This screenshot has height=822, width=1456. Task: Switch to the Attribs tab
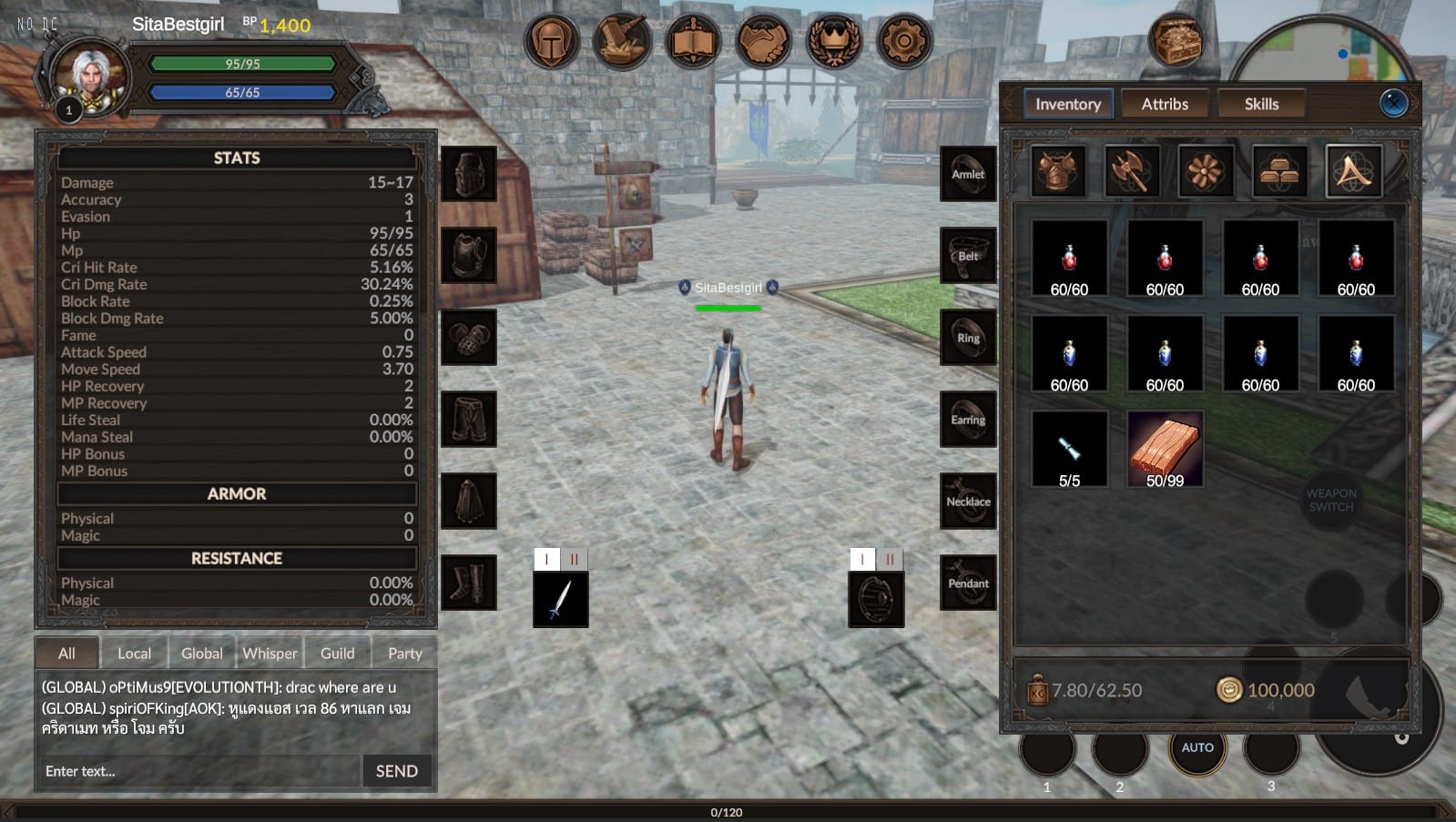point(1165,104)
